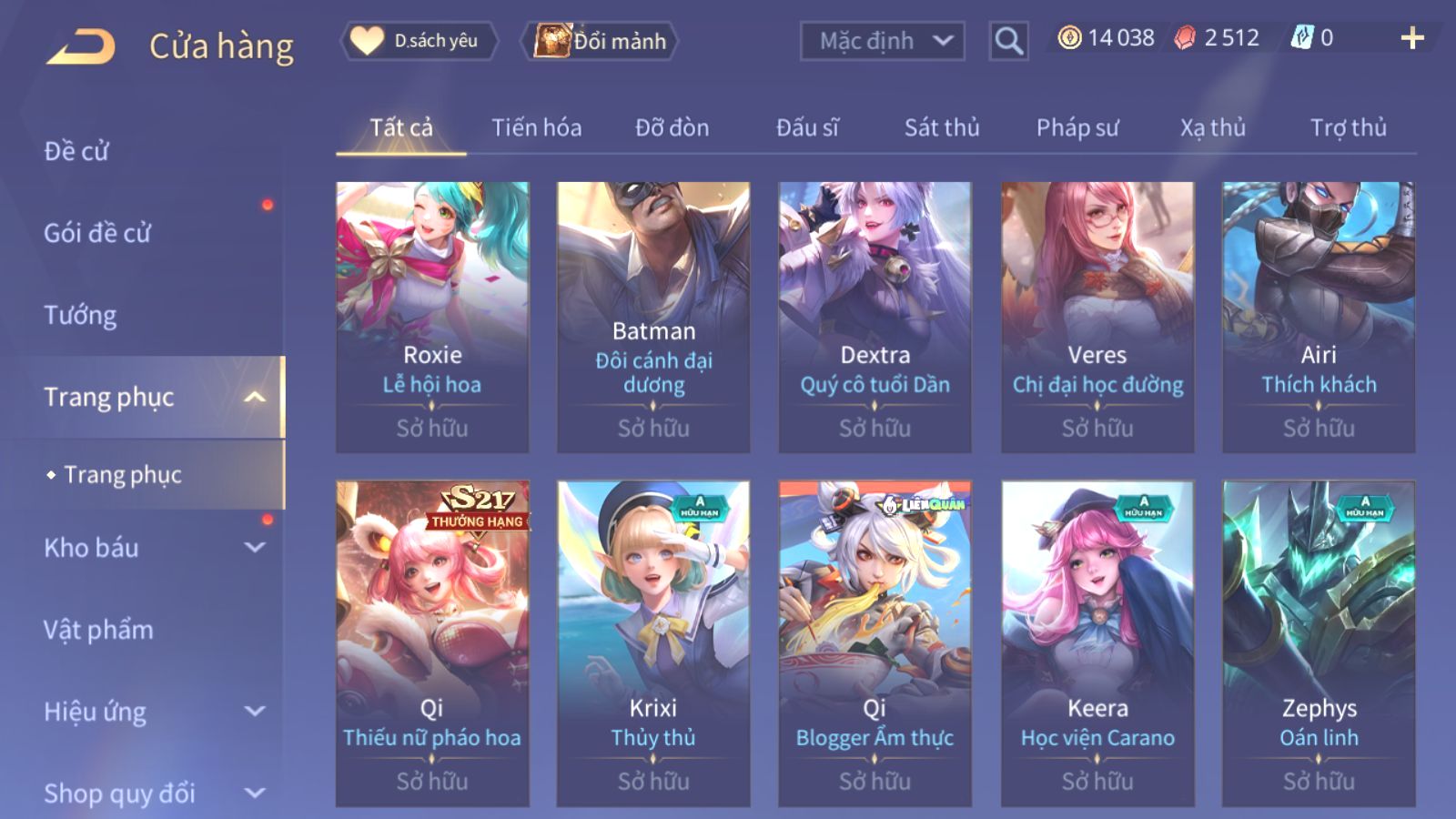
Task: Open the Đề cử menu entry
Action: point(76,151)
